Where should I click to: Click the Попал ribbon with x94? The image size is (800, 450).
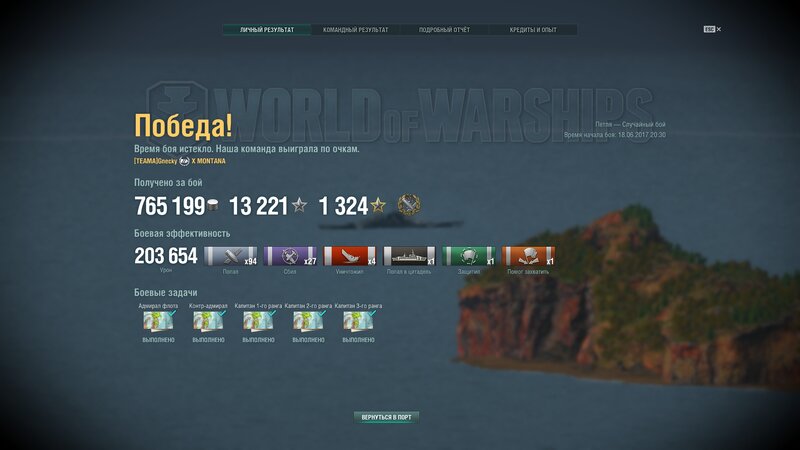pyautogui.click(x=230, y=256)
